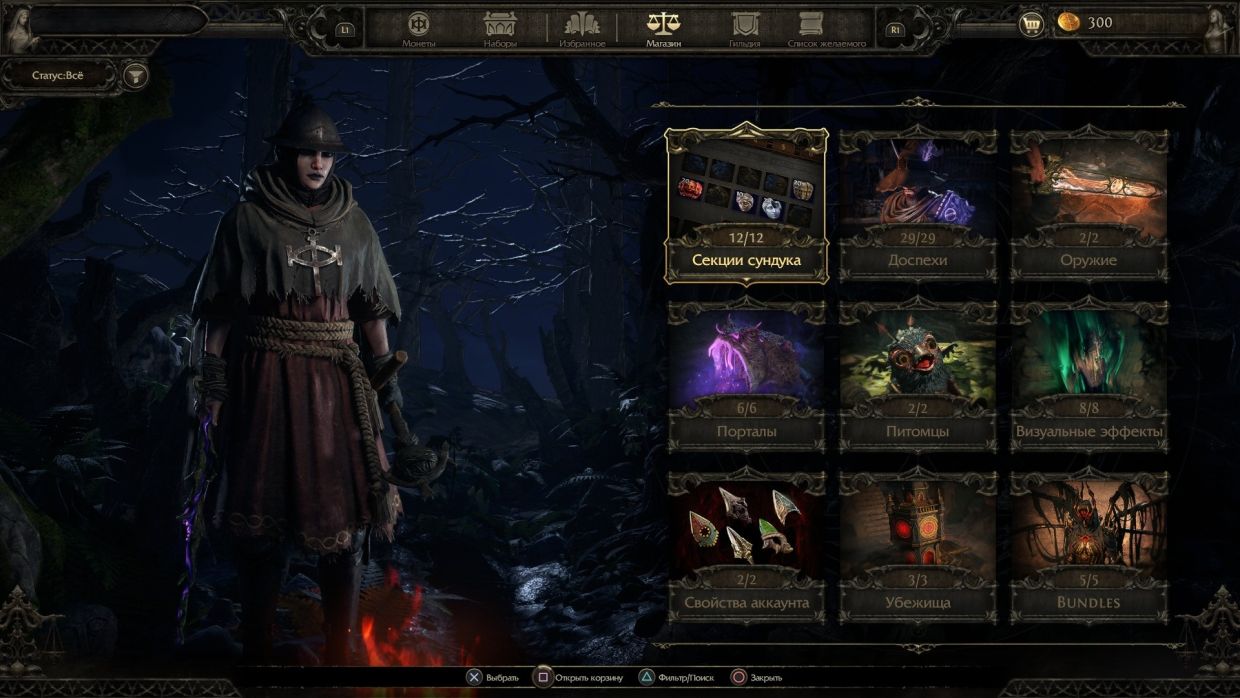The width and height of the screenshot is (1240, 698).
Task: Open the Статус:Всё filter dropdown
Action: coord(60,75)
